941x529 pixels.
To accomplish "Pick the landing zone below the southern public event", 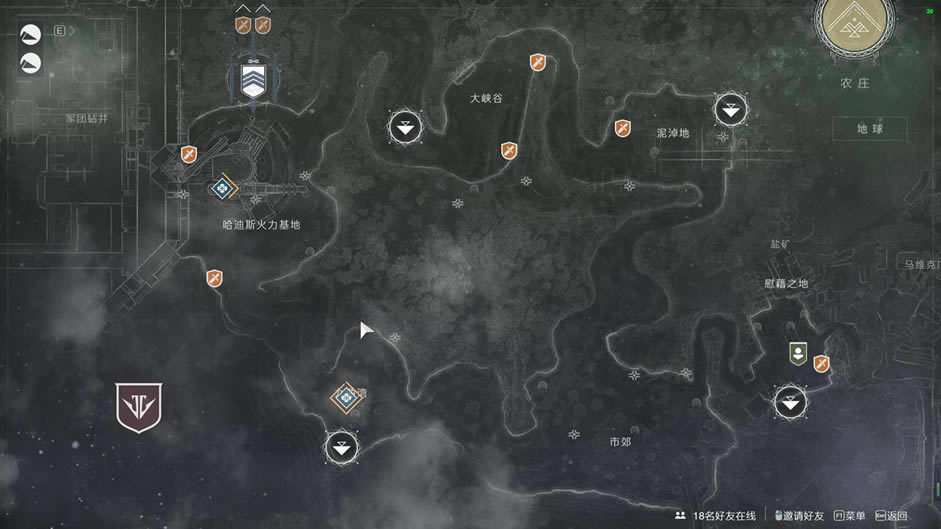I will click(342, 446).
